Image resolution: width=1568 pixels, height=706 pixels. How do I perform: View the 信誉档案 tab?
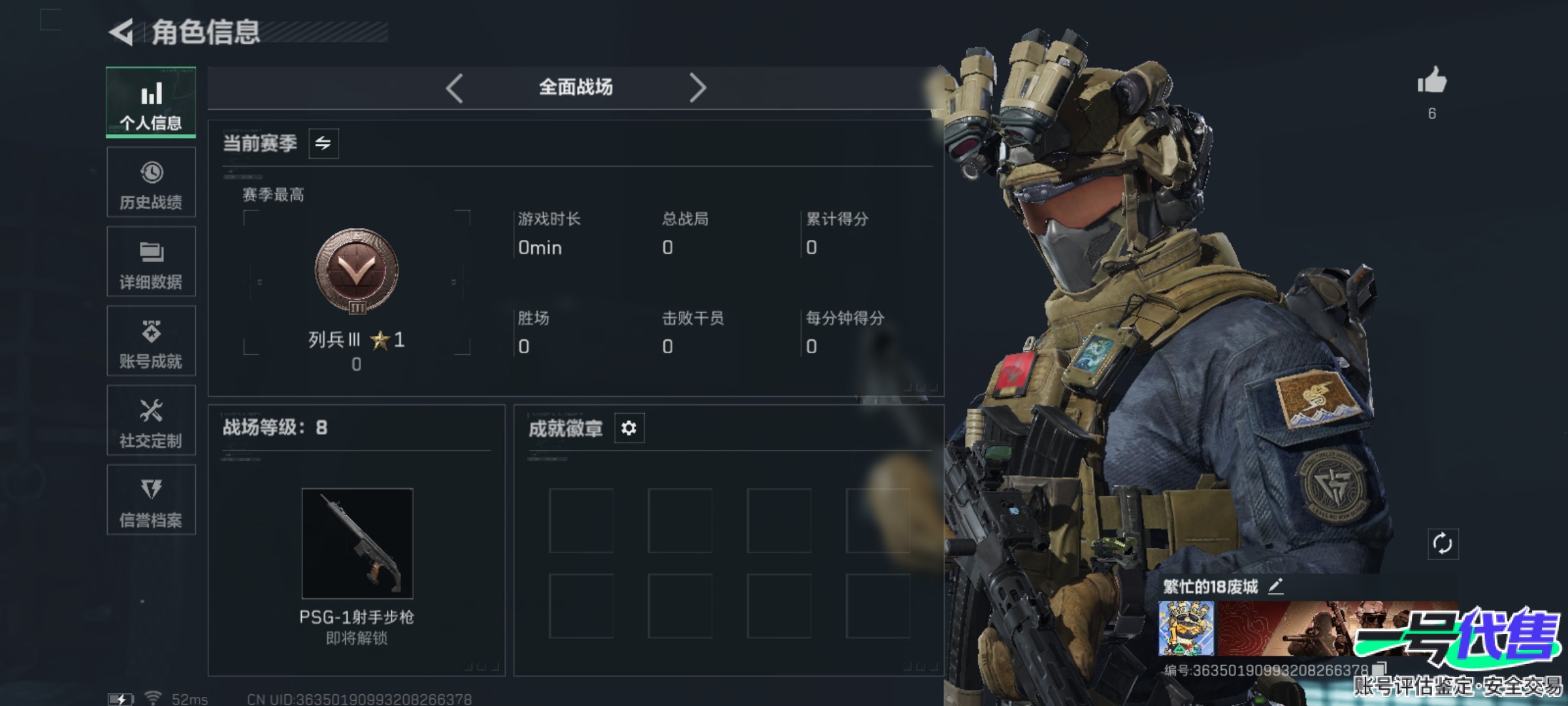coord(151,500)
